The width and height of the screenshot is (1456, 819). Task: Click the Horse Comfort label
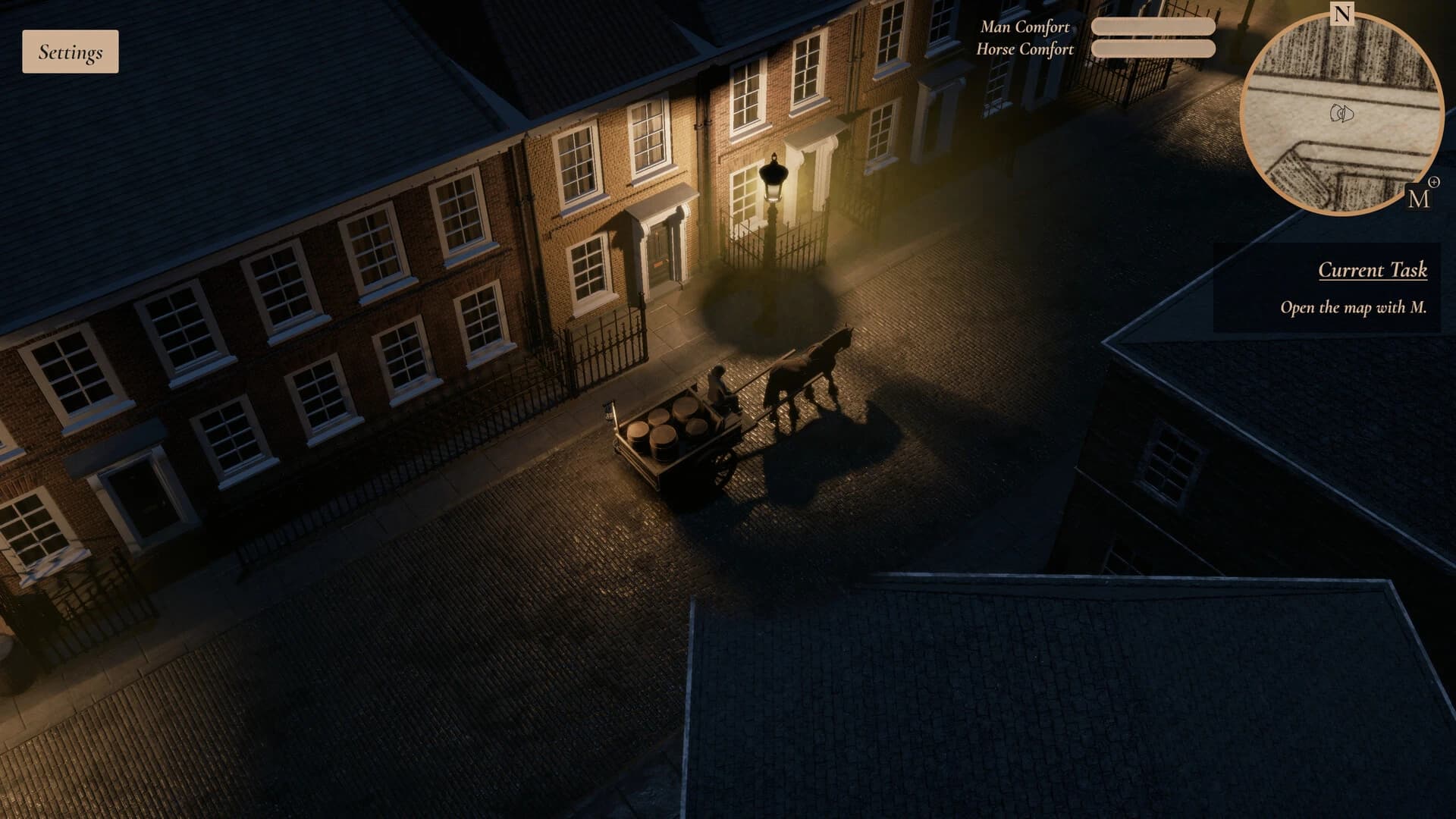[x=1025, y=51]
